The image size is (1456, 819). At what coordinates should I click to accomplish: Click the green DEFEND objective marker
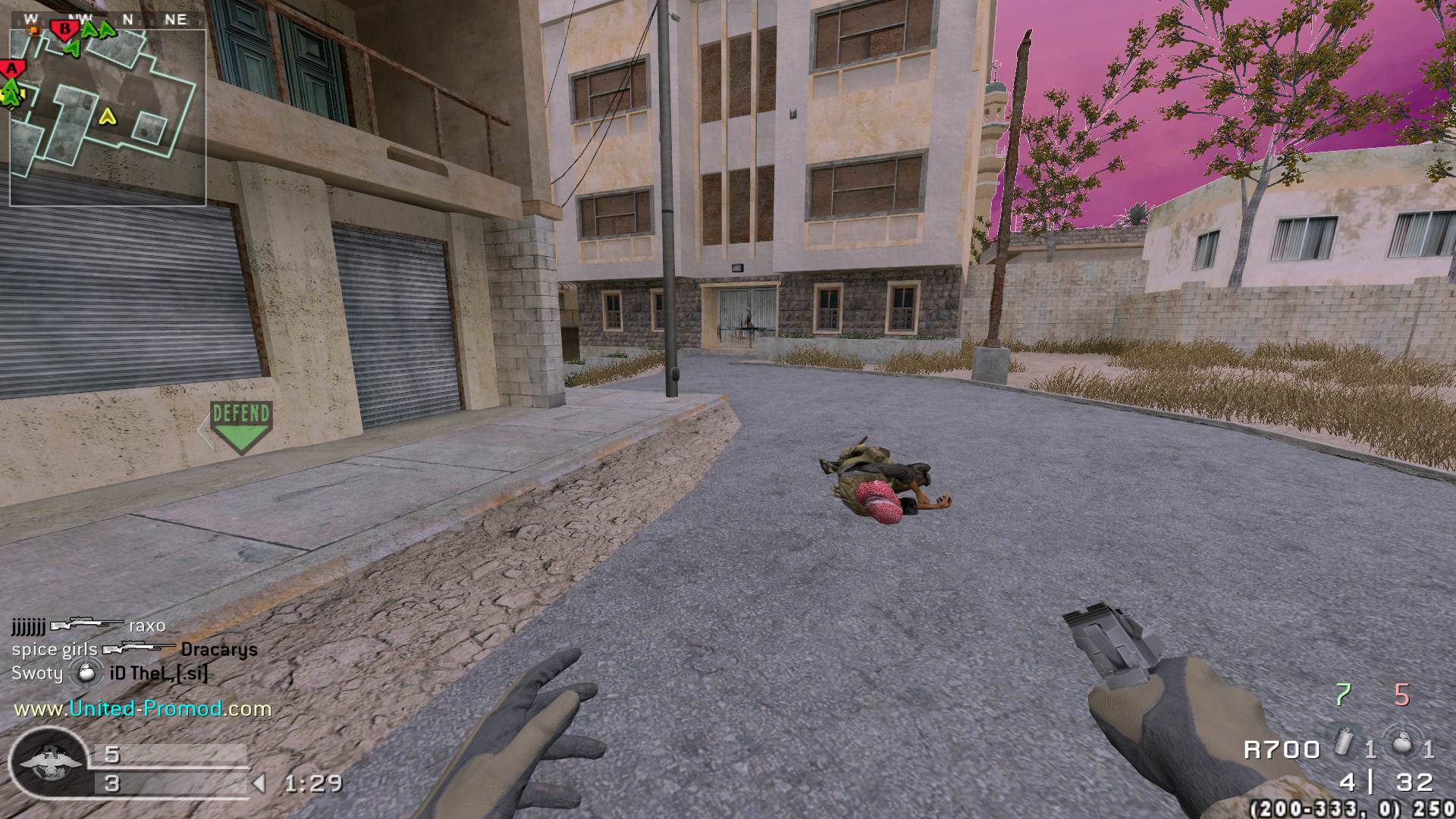tap(241, 426)
